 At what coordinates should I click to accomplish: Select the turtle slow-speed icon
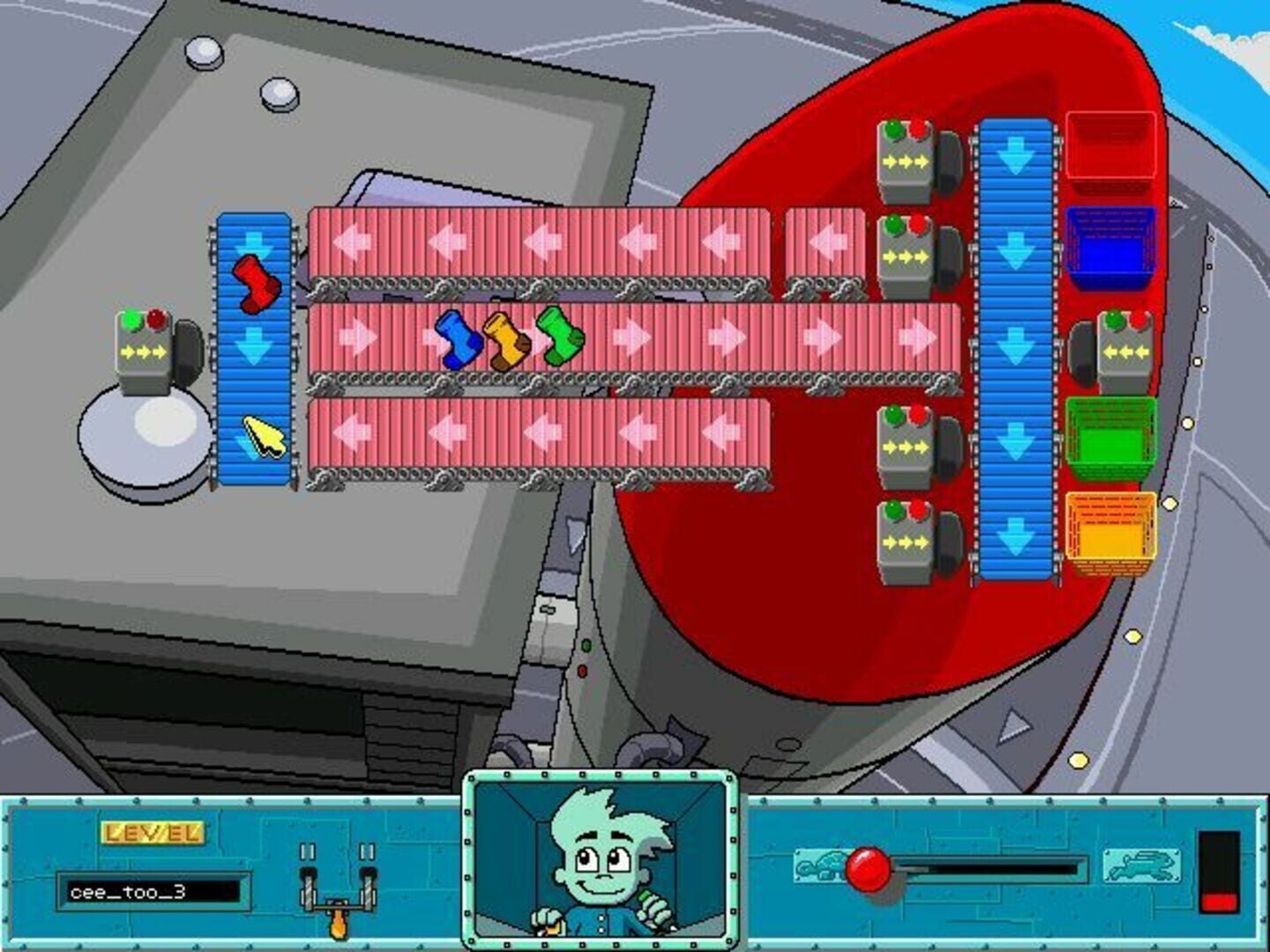tap(818, 866)
